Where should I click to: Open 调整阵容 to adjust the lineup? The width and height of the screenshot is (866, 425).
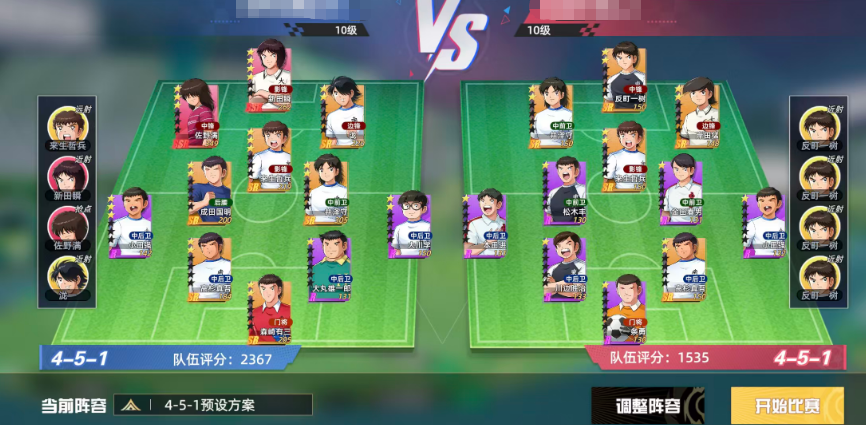click(x=650, y=404)
